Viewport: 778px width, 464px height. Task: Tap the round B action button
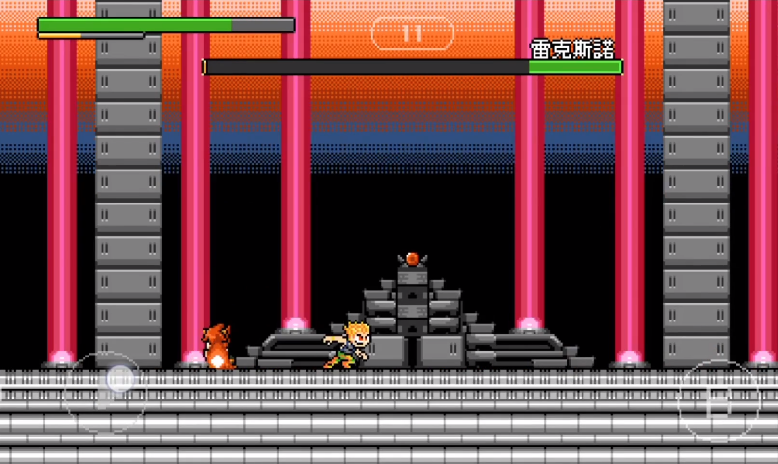click(x=718, y=402)
